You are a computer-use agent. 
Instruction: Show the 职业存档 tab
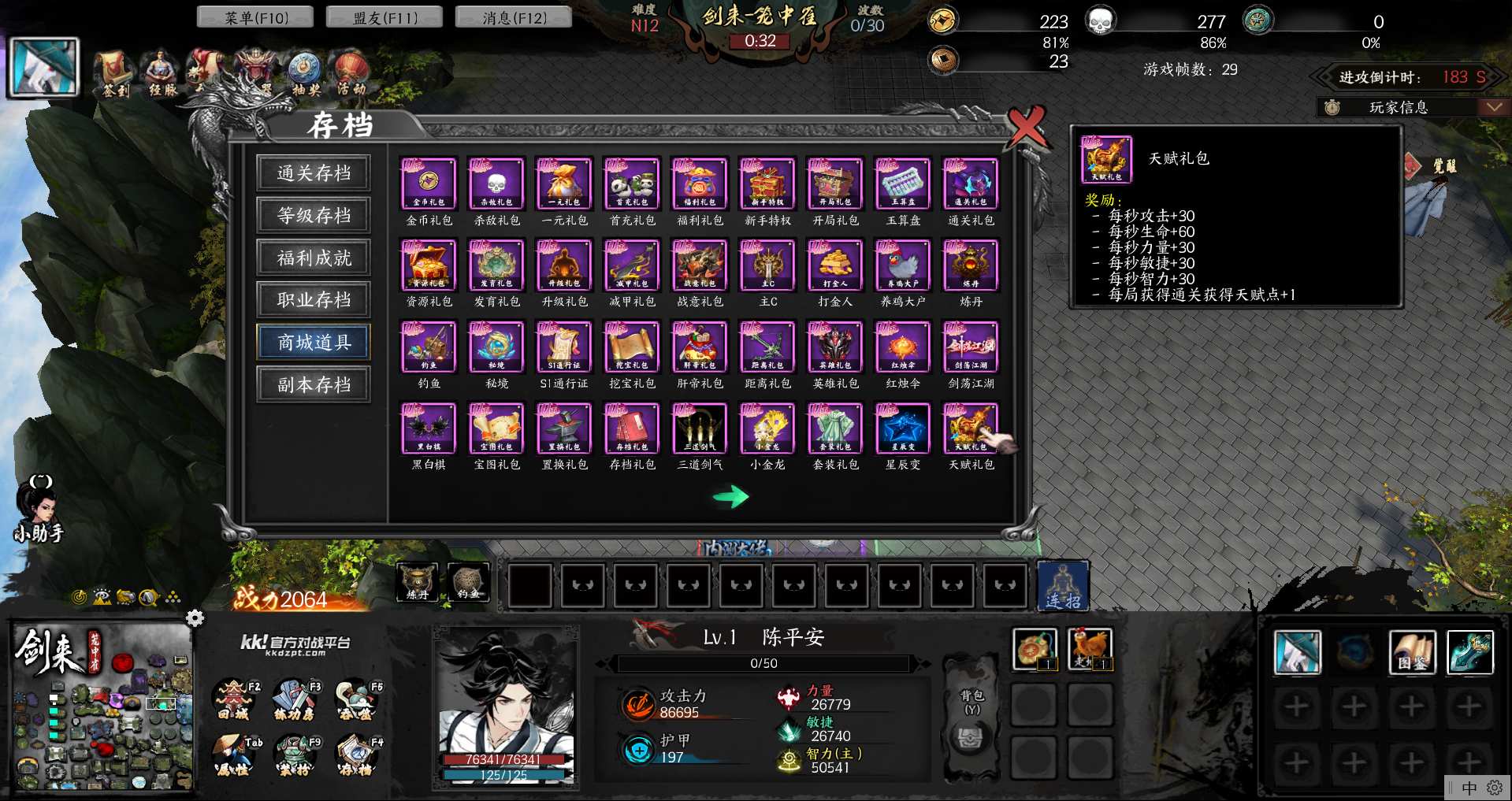(x=314, y=300)
